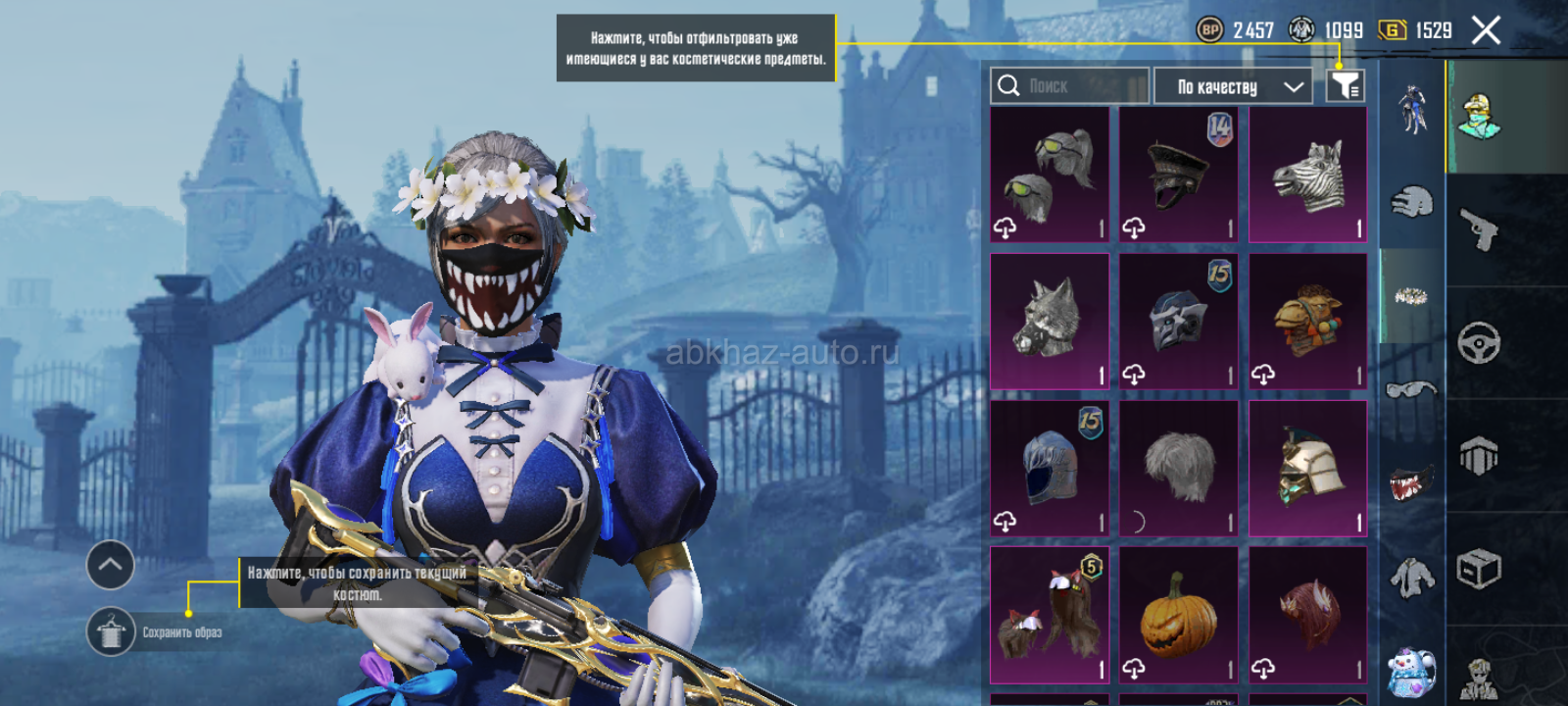
Task: Open the steering wheel vehicles section
Action: 1479,343
